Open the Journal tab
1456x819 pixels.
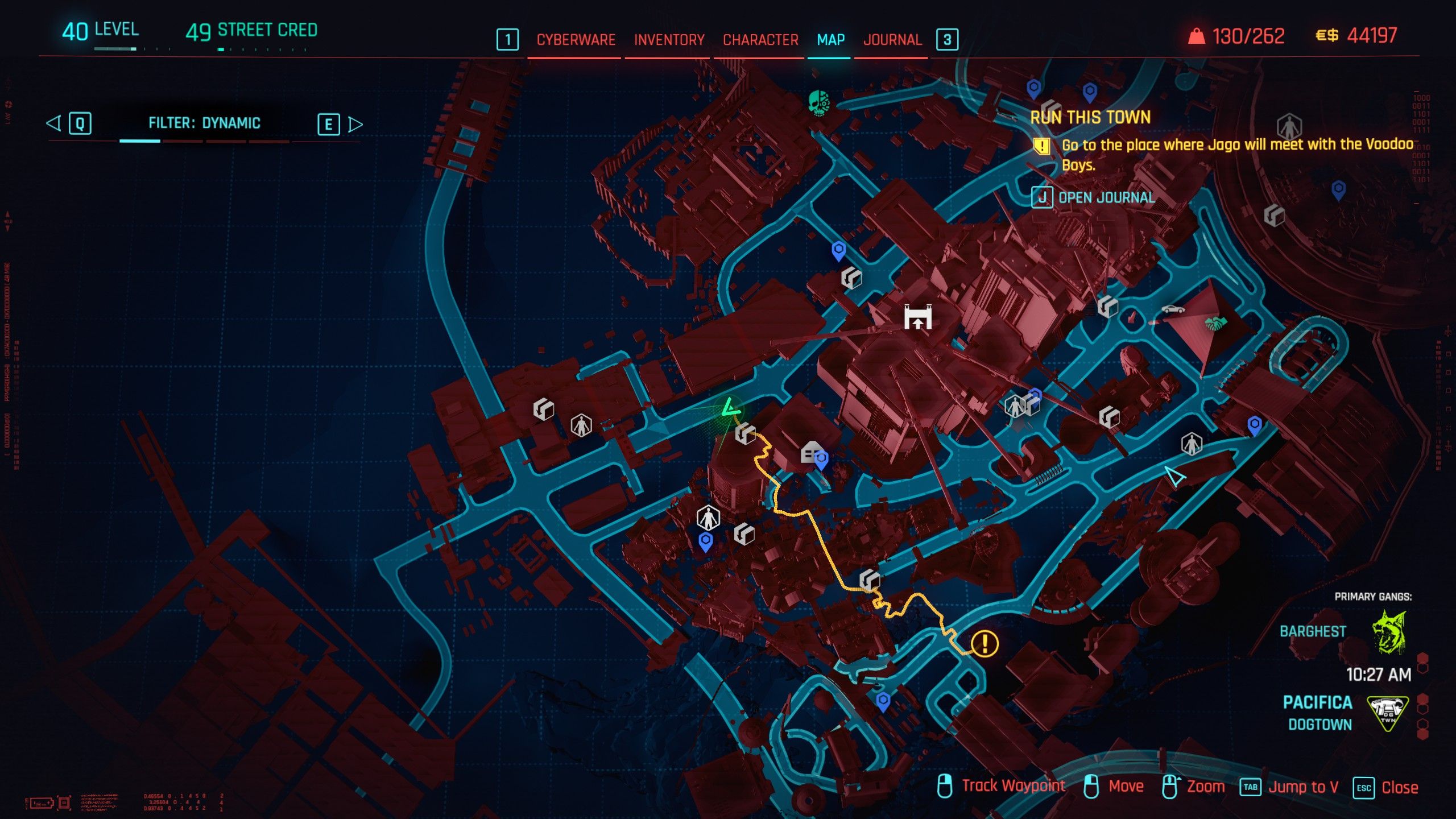pos(892,40)
